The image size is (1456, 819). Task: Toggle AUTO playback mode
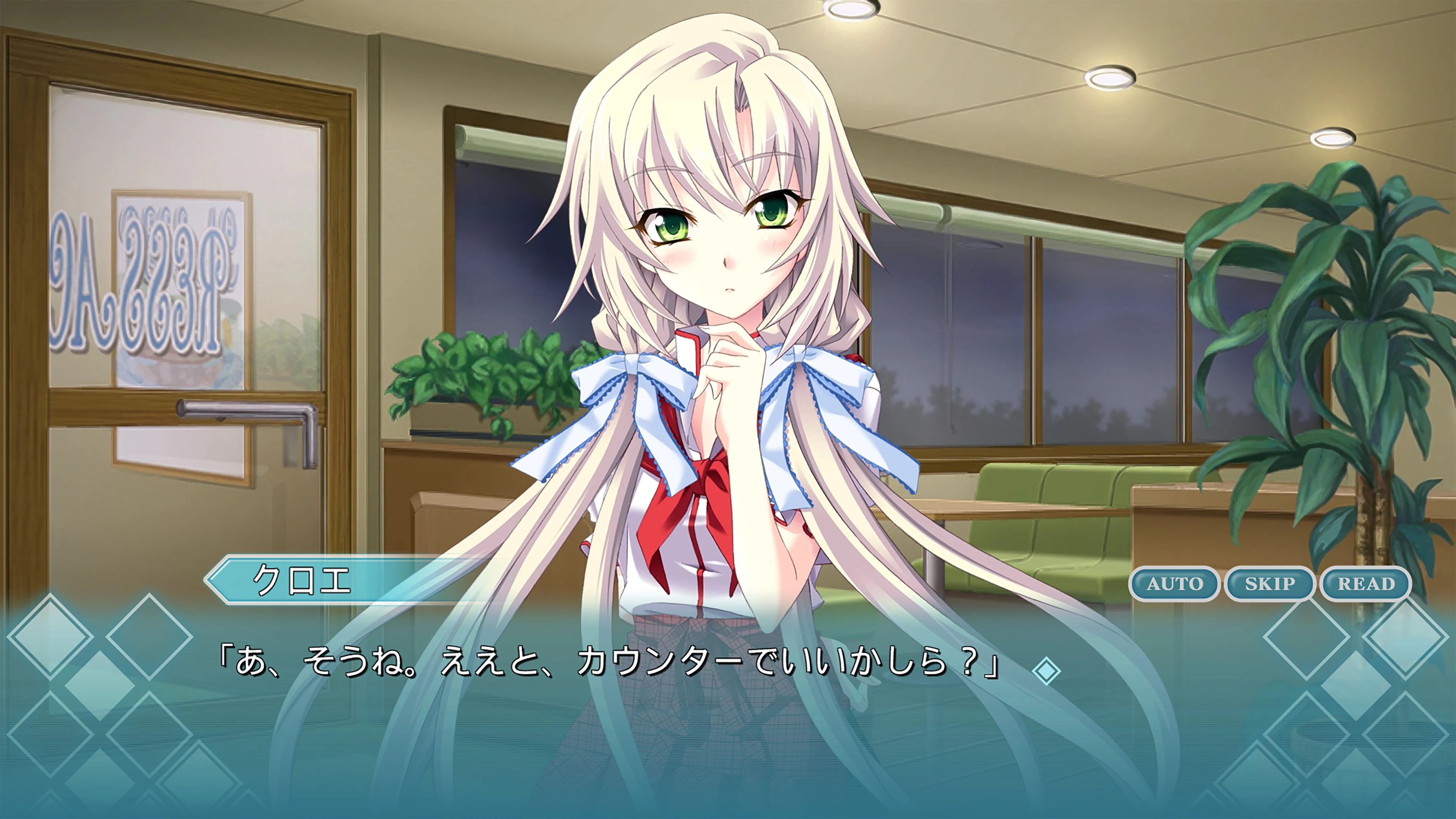tap(1174, 585)
